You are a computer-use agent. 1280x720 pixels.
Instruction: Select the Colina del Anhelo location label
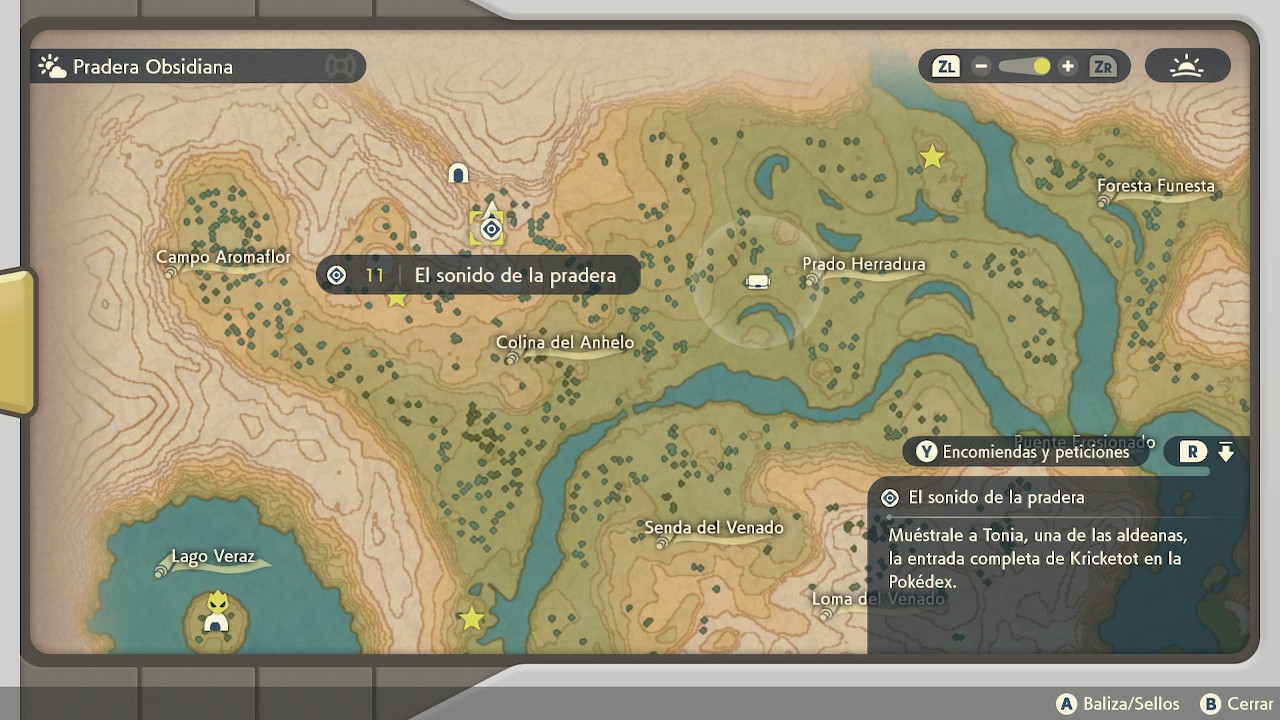click(565, 344)
